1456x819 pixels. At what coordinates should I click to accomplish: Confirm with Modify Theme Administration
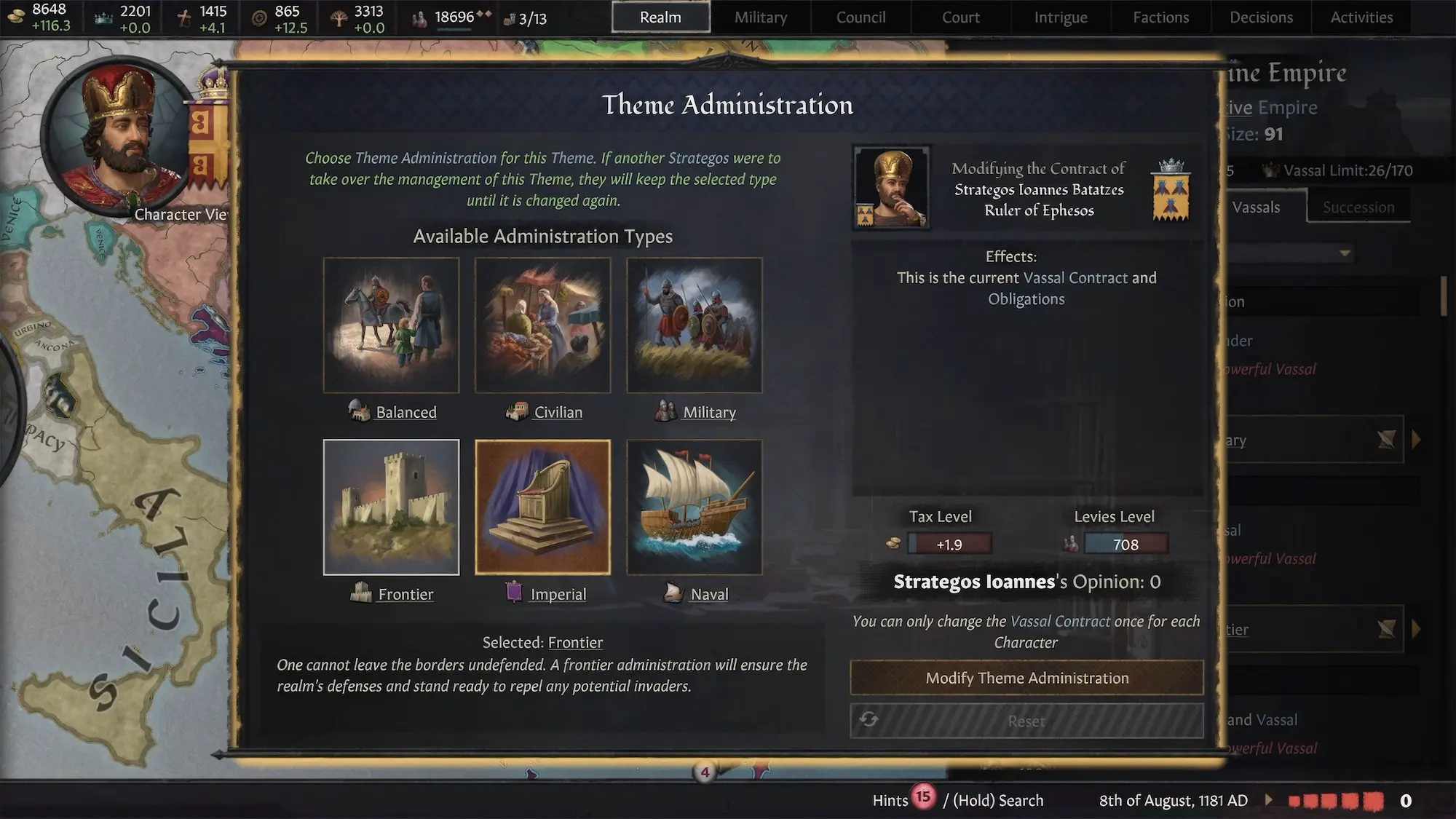click(x=1026, y=678)
